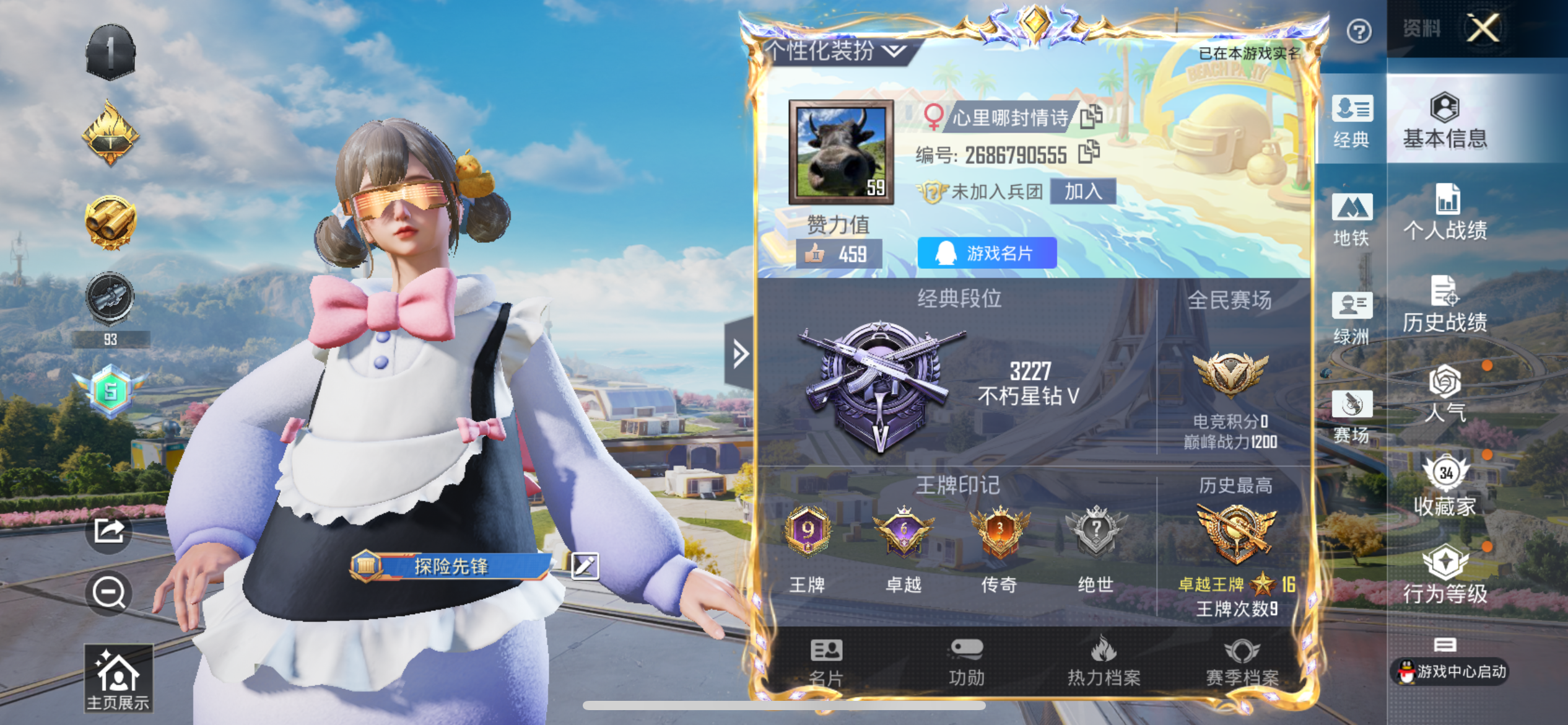Viewport: 1568px width, 725px height.
Task: Choose the 地铁 mode tab
Action: 1351,219
